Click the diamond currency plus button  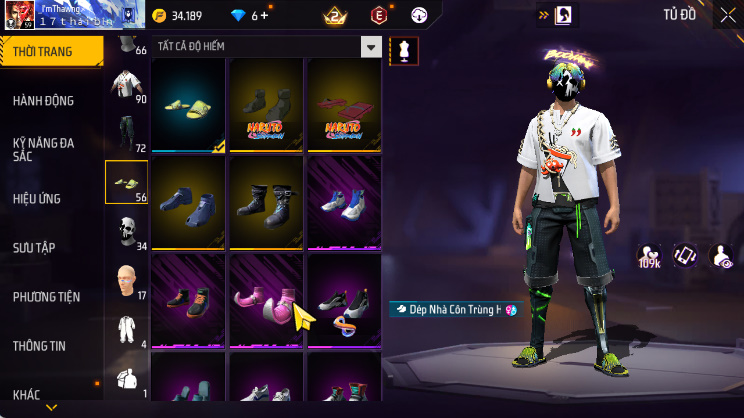tap(264, 16)
